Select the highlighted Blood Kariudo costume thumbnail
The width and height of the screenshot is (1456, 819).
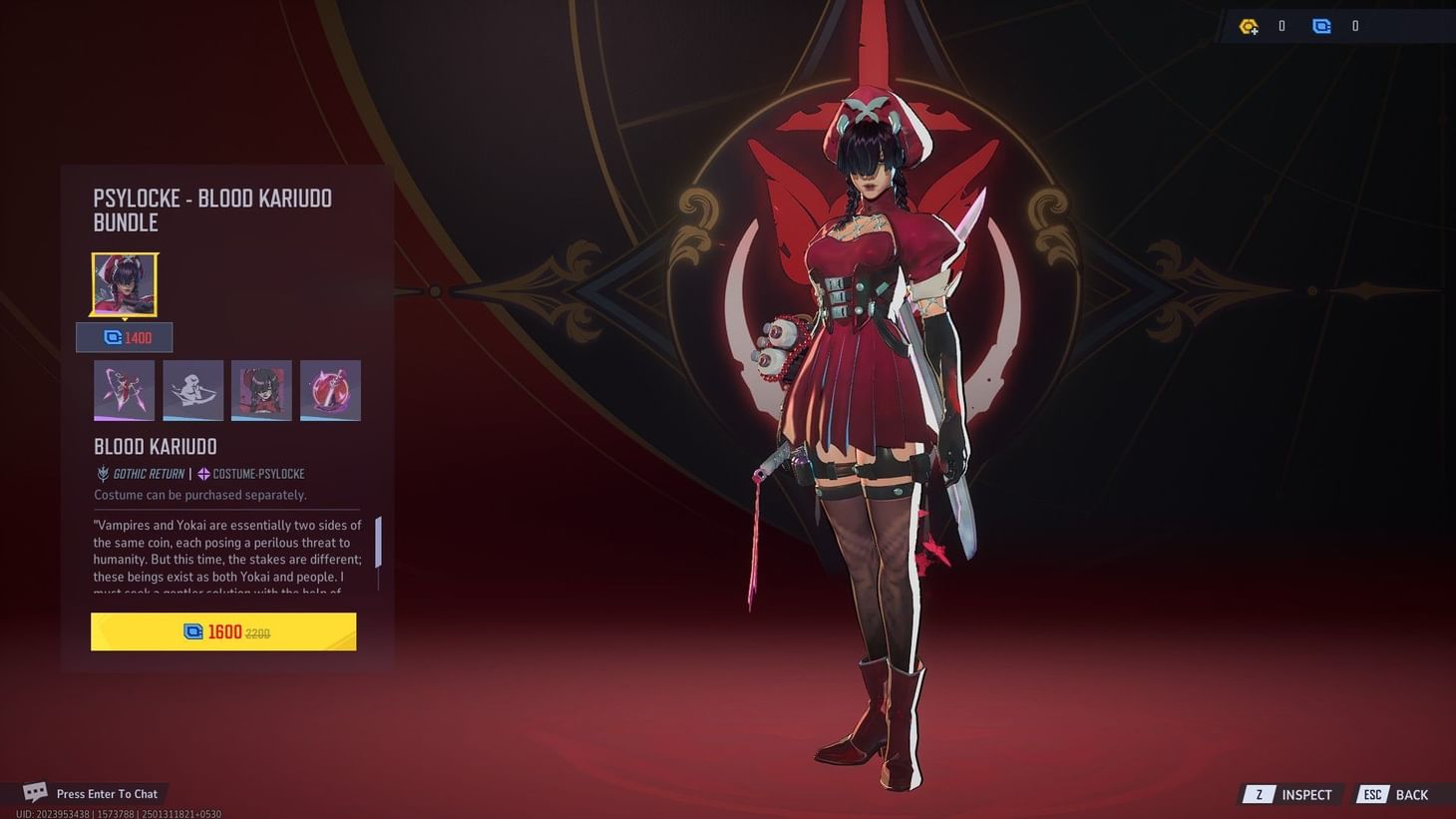pyautogui.click(x=124, y=284)
